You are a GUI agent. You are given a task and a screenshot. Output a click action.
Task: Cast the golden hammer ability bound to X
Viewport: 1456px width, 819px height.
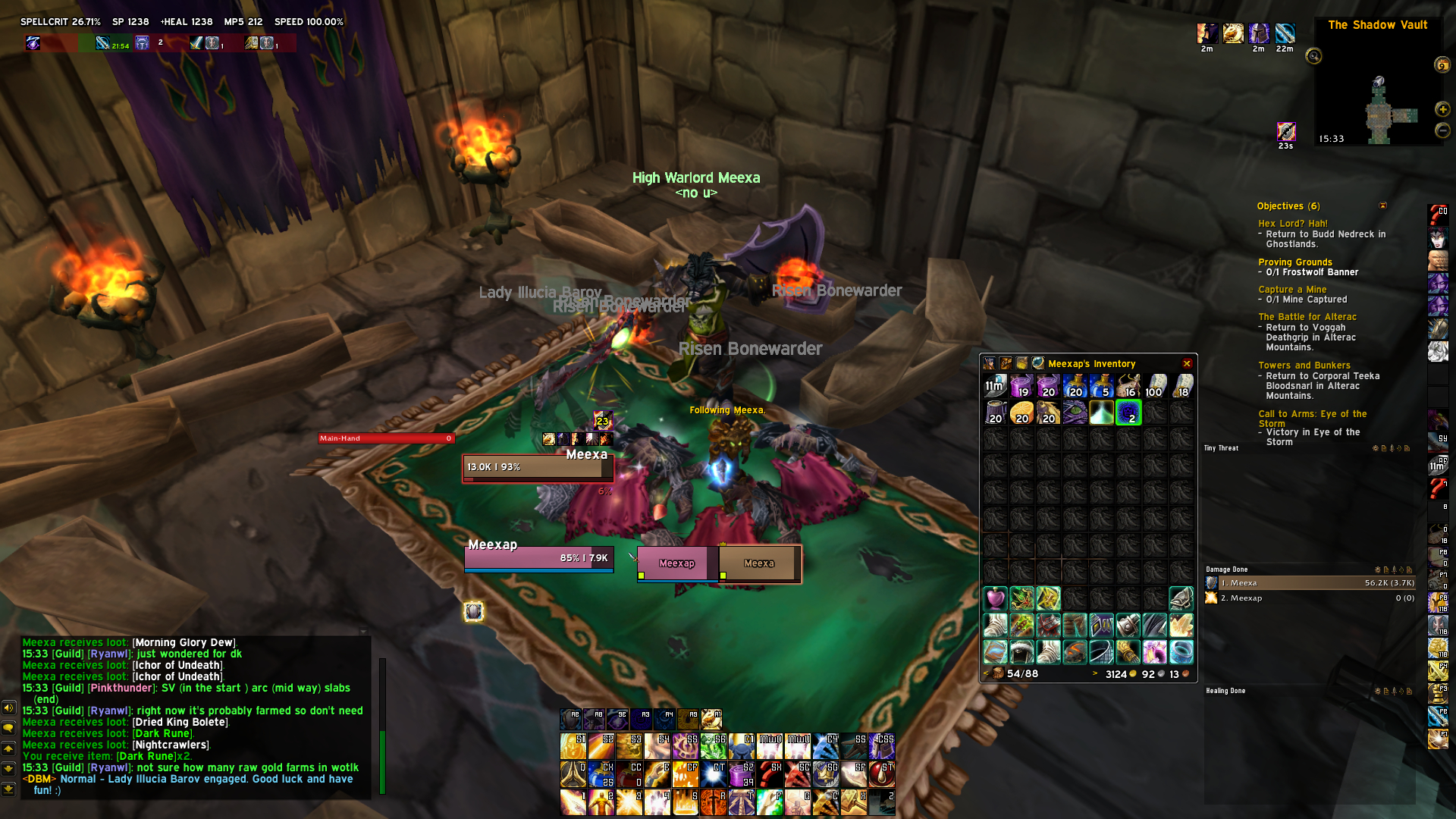tap(853, 802)
